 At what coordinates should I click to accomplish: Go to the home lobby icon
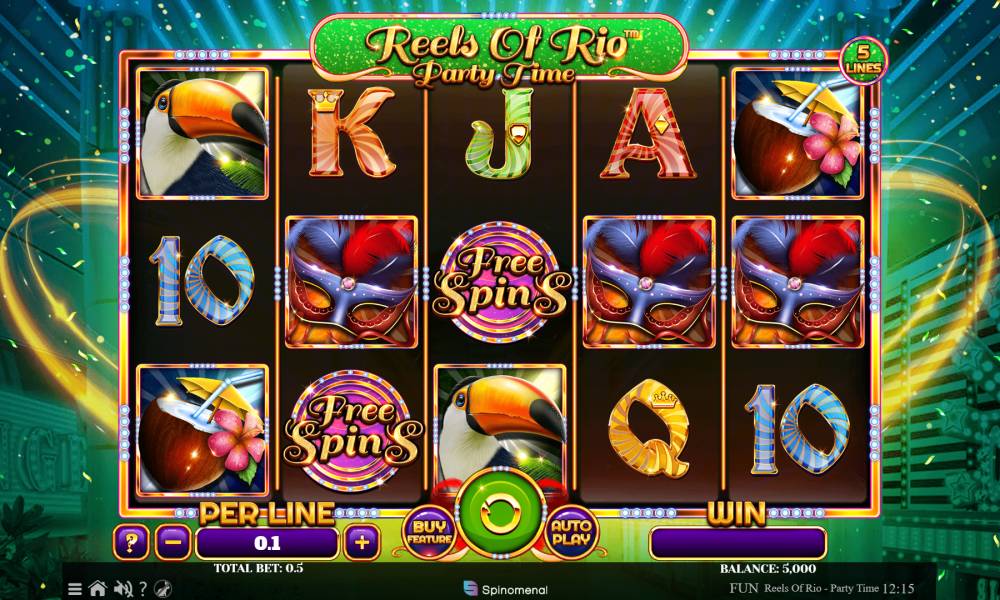[98, 589]
